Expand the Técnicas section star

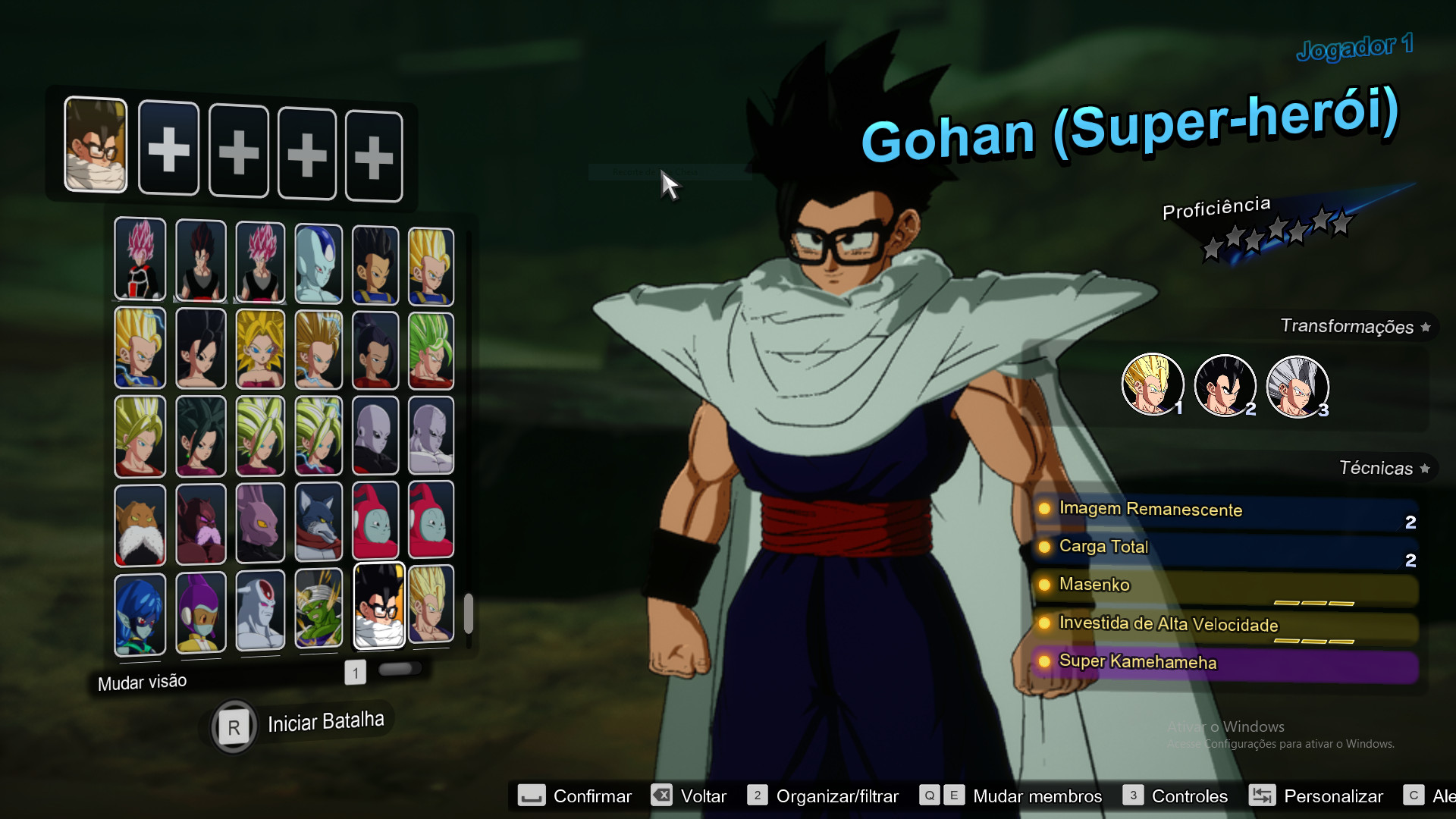(1426, 468)
